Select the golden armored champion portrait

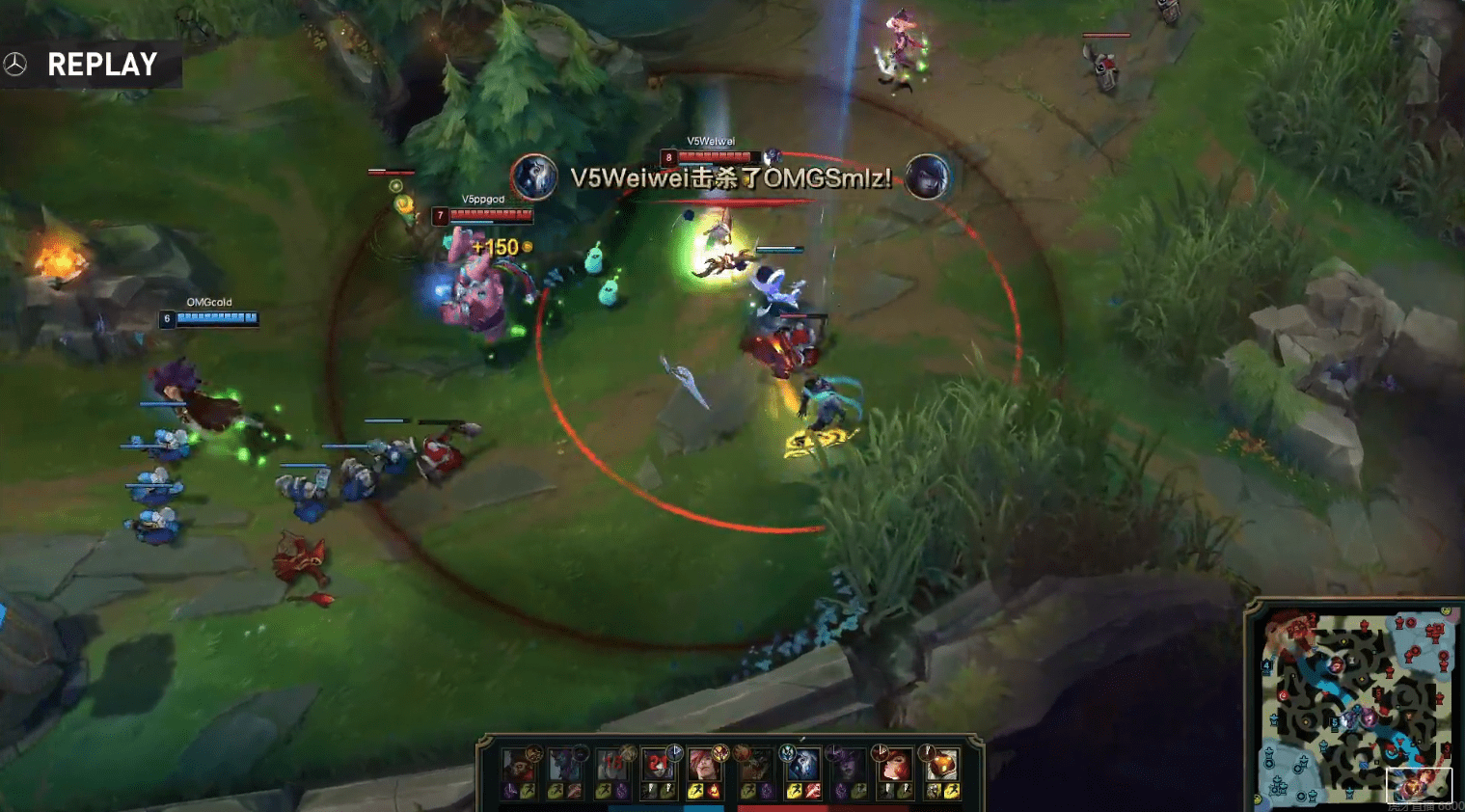click(x=942, y=766)
